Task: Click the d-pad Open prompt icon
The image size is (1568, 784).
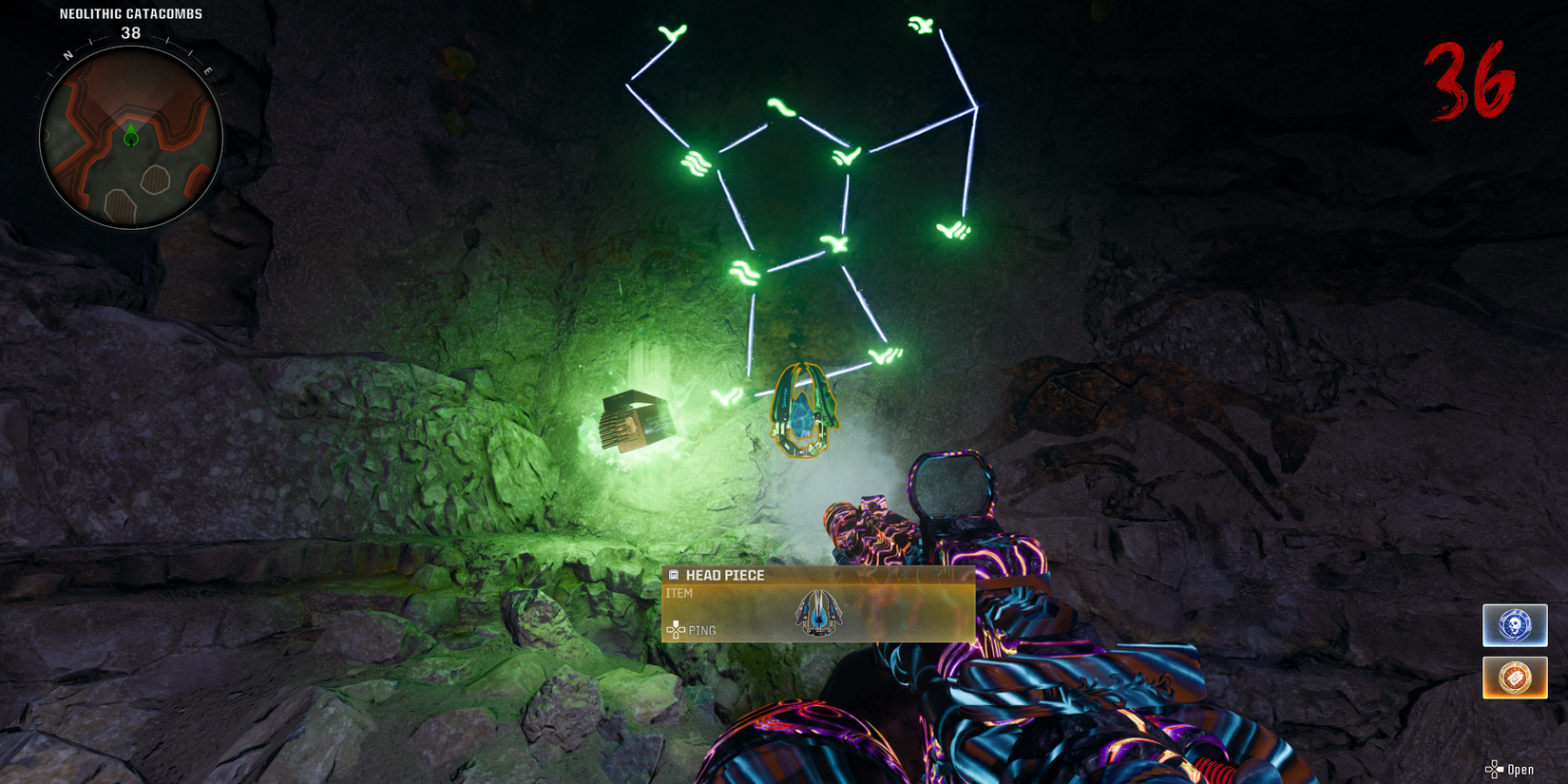Action: [x=1494, y=769]
